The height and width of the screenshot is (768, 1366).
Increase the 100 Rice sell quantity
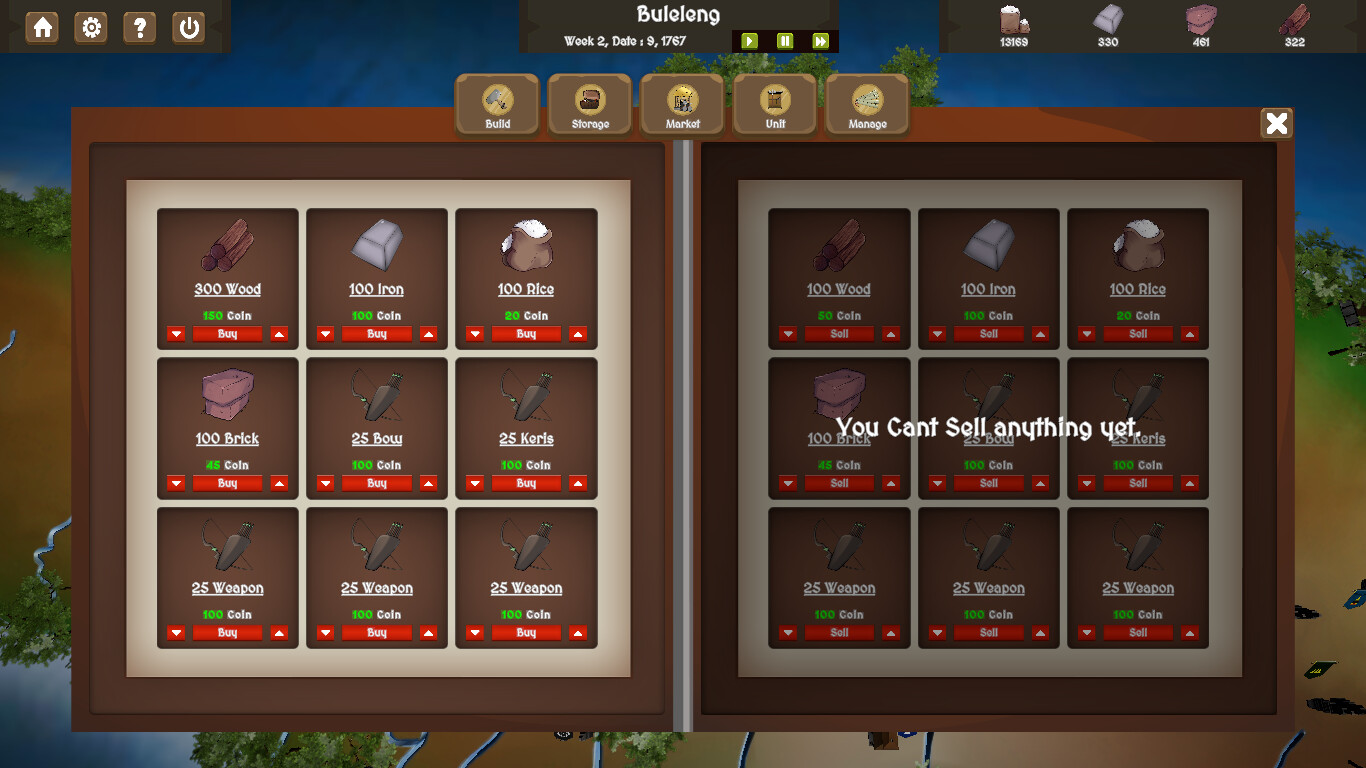click(1190, 334)
